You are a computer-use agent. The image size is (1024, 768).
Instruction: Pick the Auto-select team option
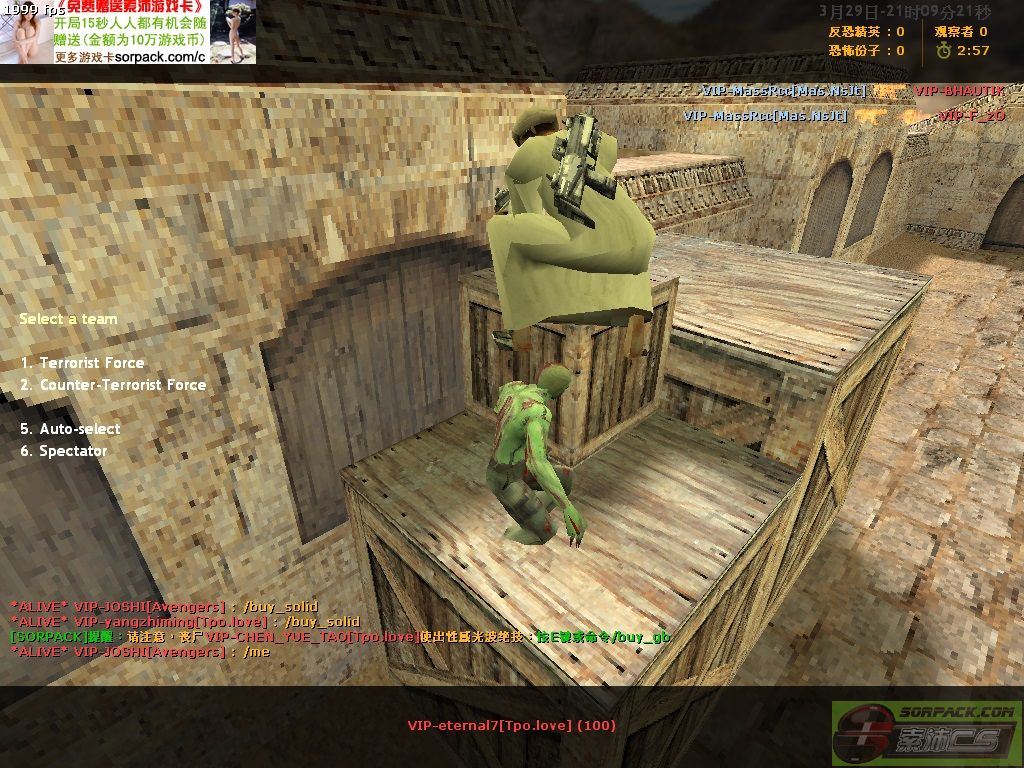pyautogui.click(x=79, y=429)
